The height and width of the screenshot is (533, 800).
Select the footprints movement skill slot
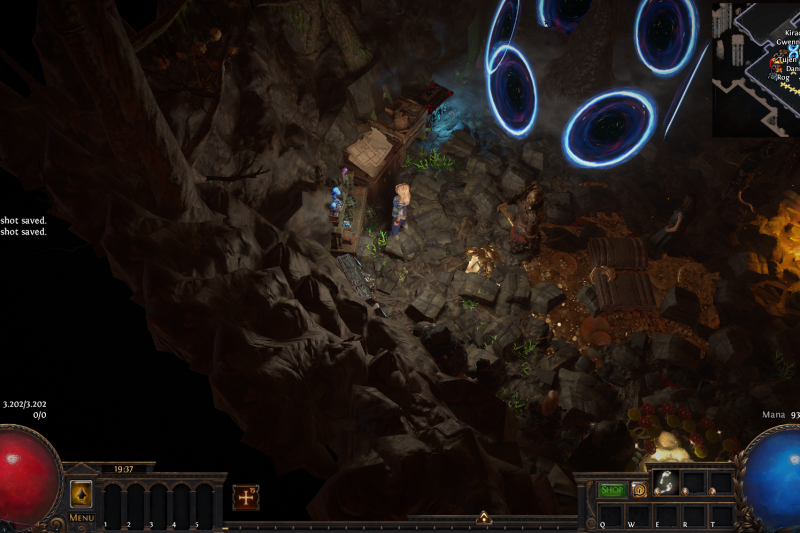665,482
